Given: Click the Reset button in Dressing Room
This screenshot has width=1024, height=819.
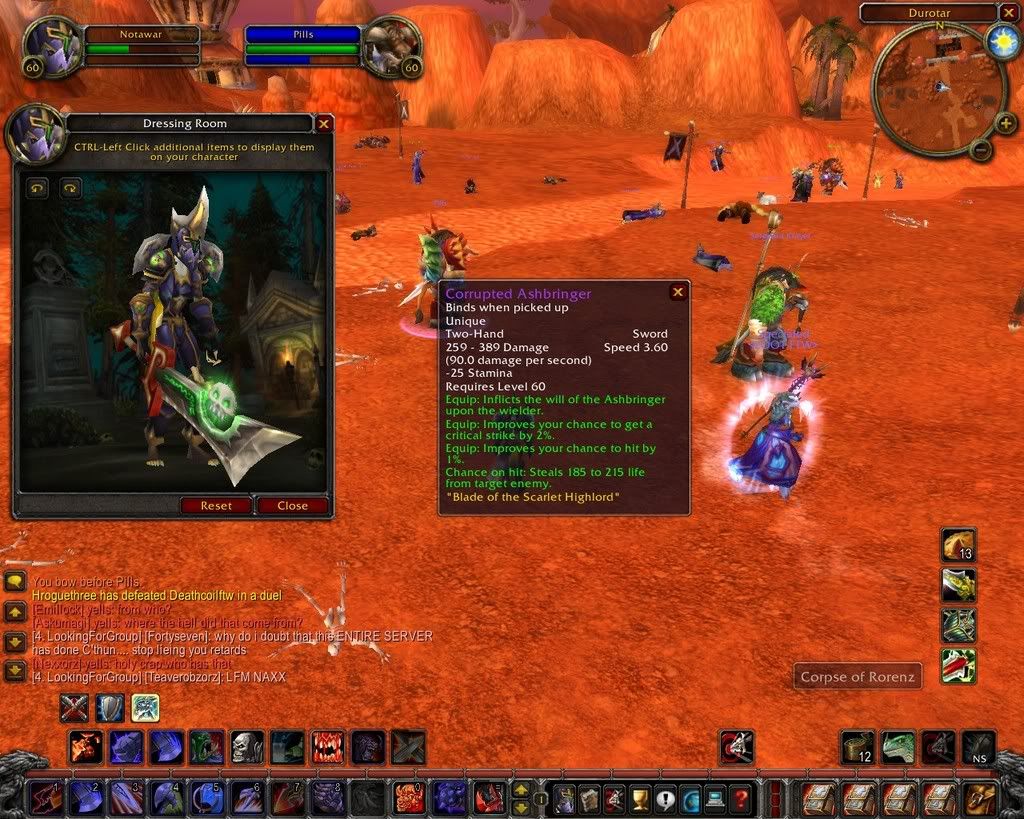Looking at the screenshot, I should [216, 505].
